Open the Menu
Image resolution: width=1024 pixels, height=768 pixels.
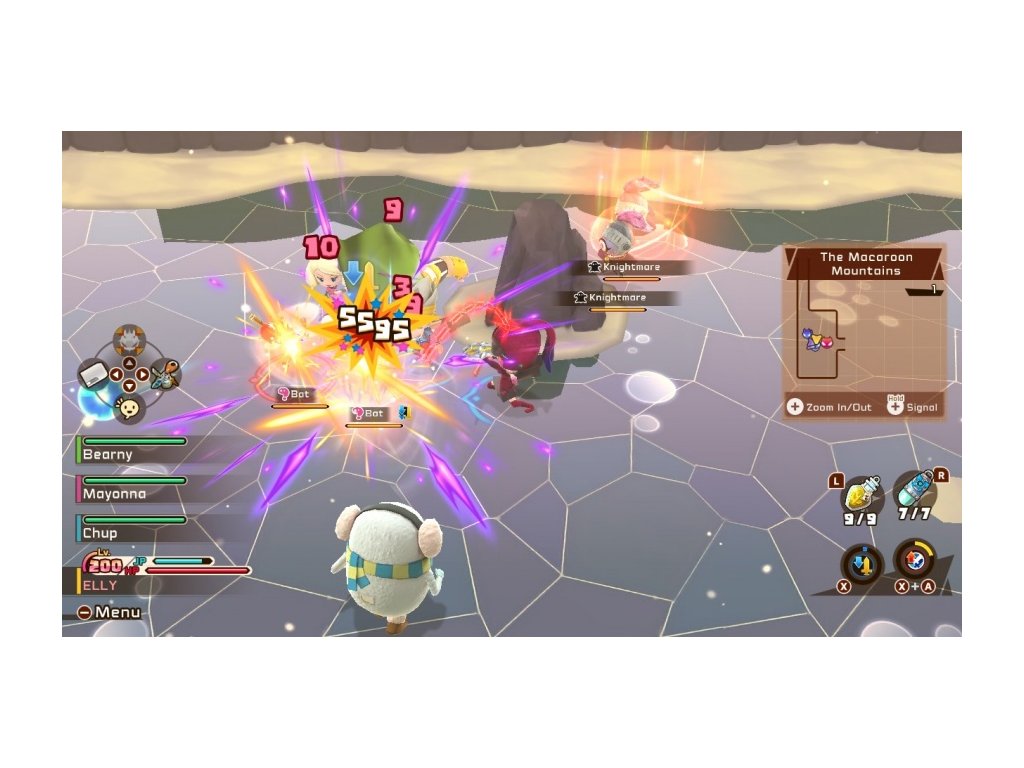point(110,612)
